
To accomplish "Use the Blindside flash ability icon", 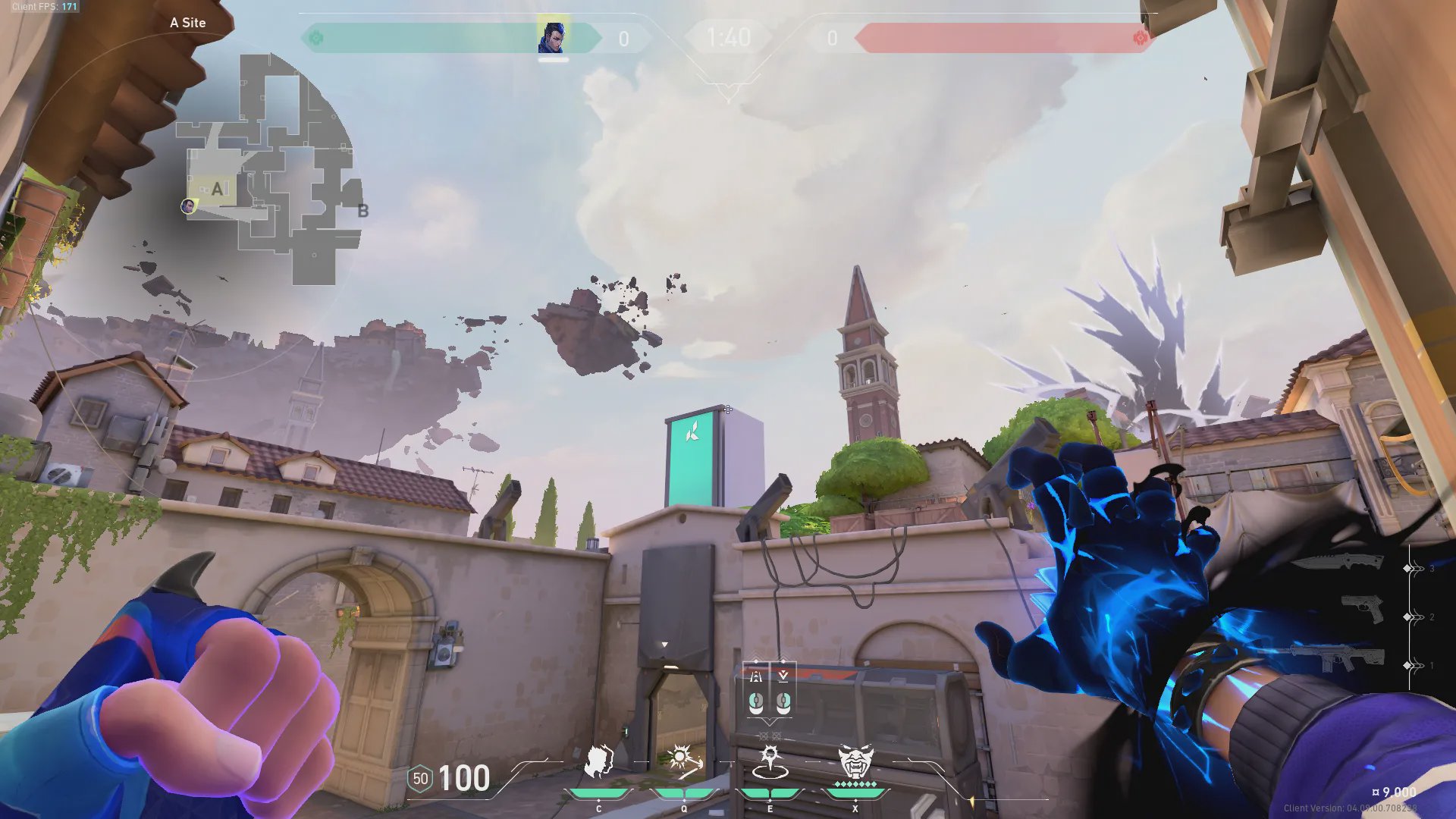I will coord(683,761).
